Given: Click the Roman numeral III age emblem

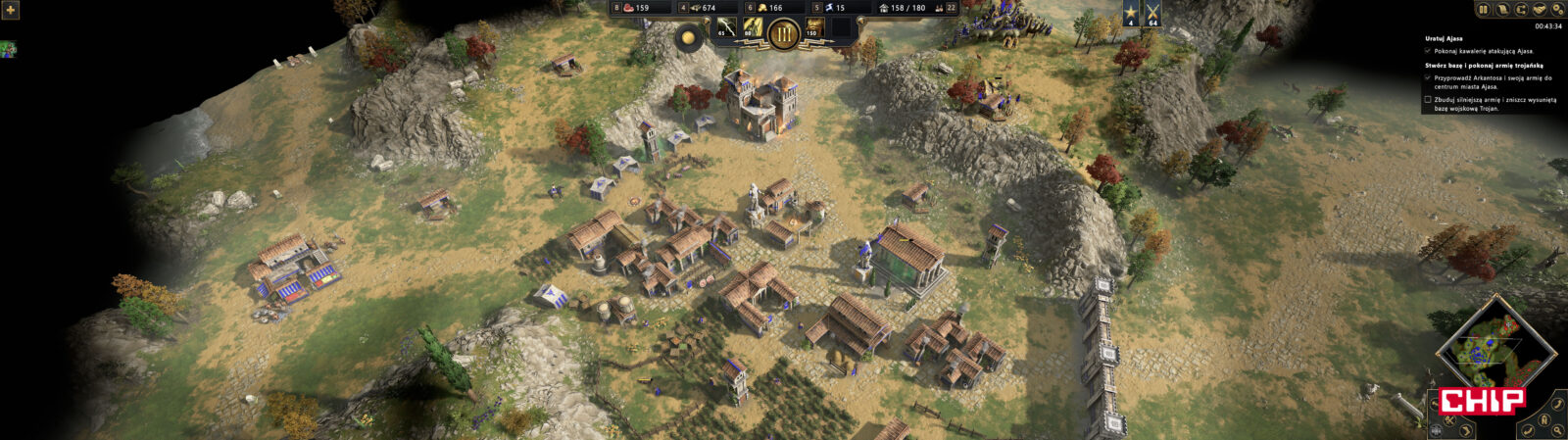Looking at the screenshot, I should tap(783, 35).
